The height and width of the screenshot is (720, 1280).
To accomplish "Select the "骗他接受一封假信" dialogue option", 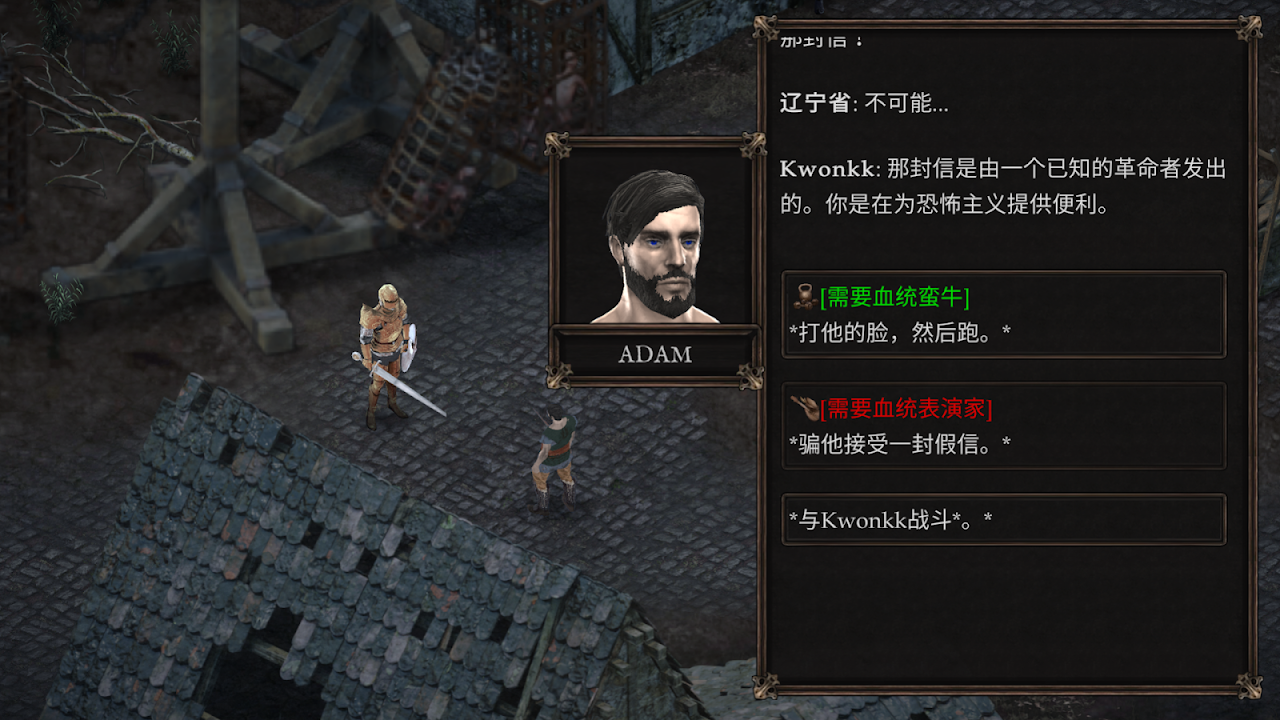I will (1003, 426).
